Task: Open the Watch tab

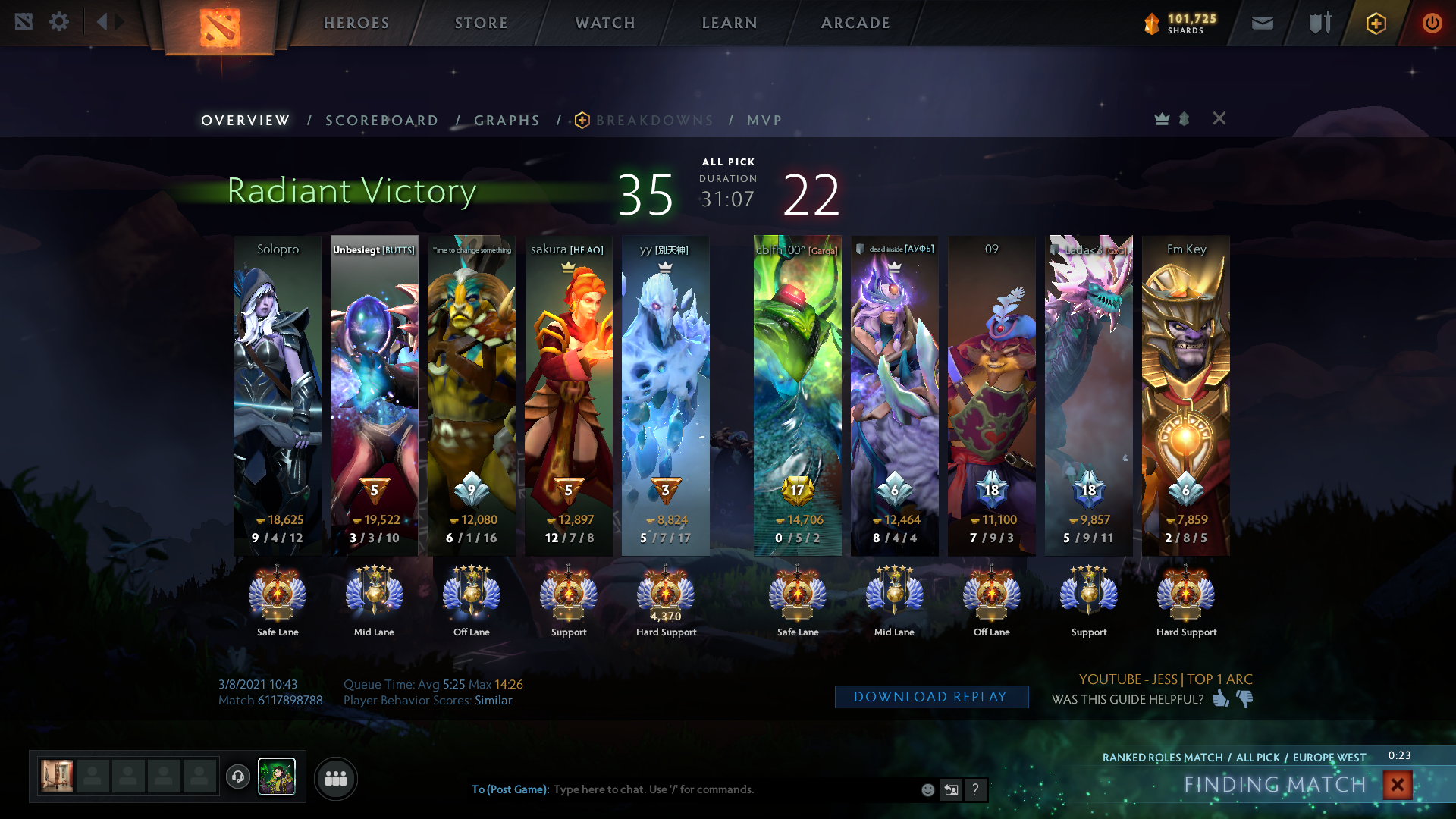Action: tap(605, 23)
